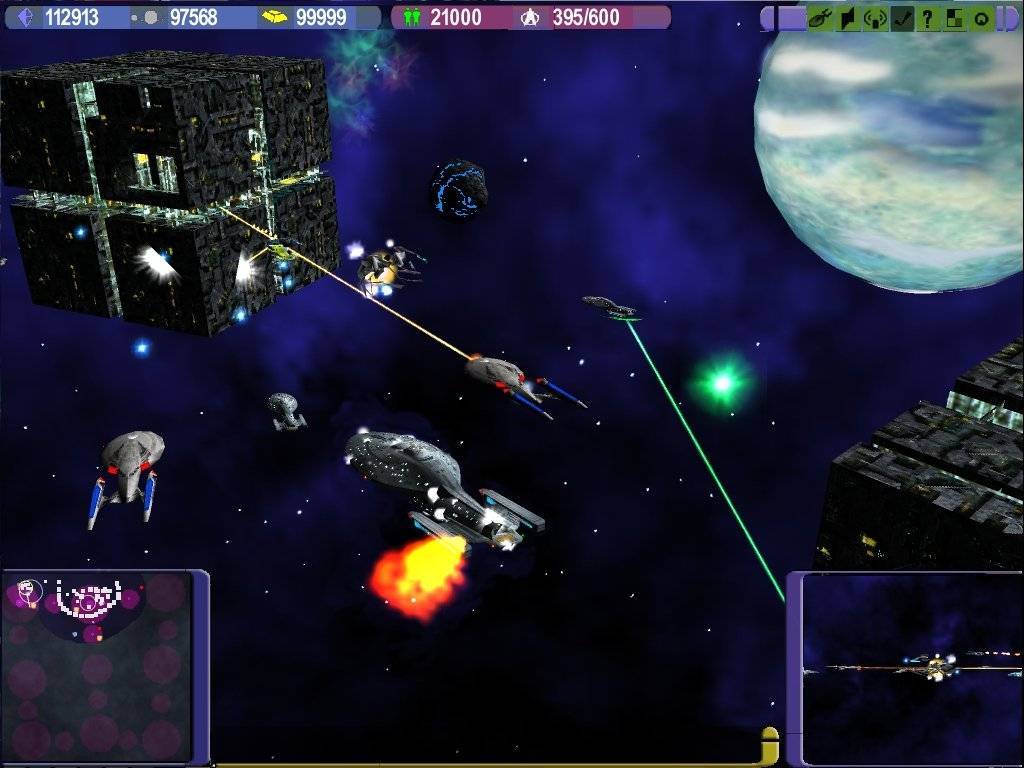
Task: Toggle the checkered grid icon
Action: click(x=955, y=18)
